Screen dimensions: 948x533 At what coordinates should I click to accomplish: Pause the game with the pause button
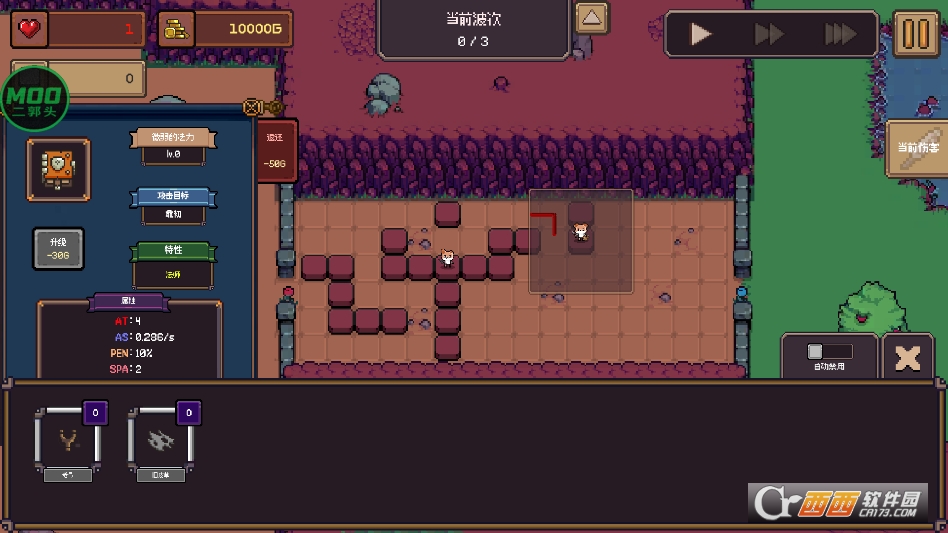[x=915, y=34]
